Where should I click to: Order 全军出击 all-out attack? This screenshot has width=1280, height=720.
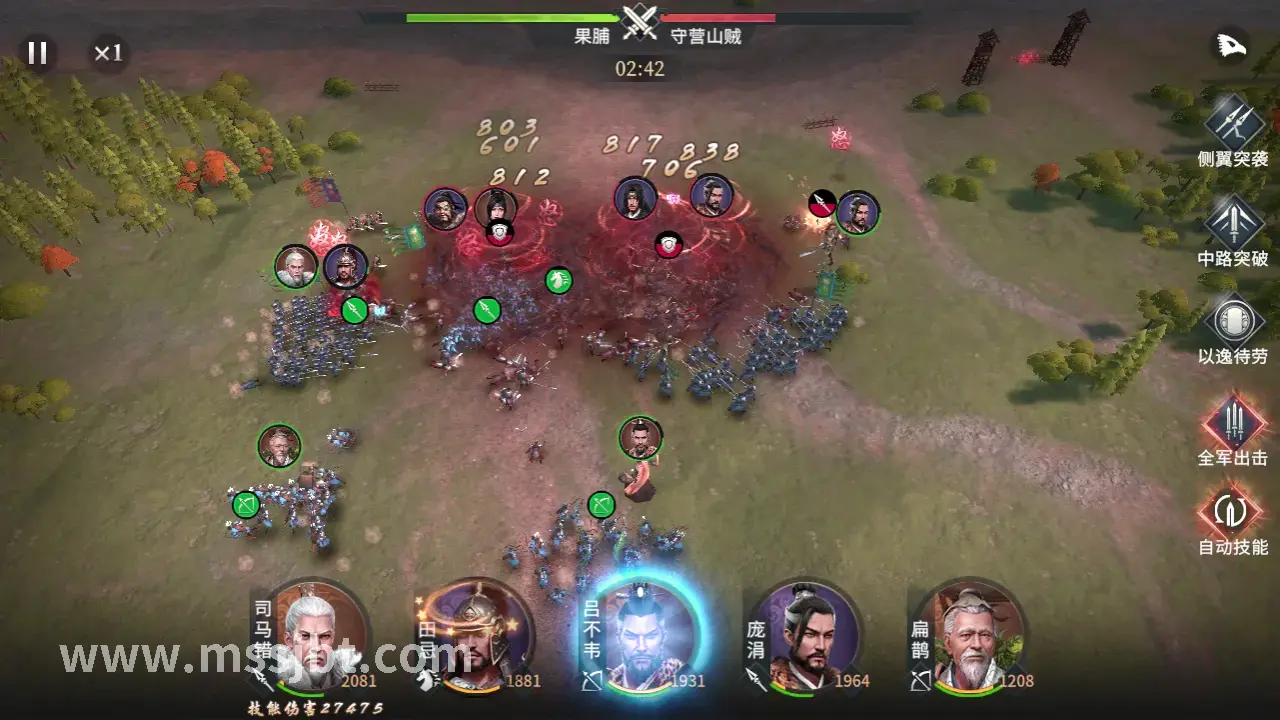[x=1232, y=421]
